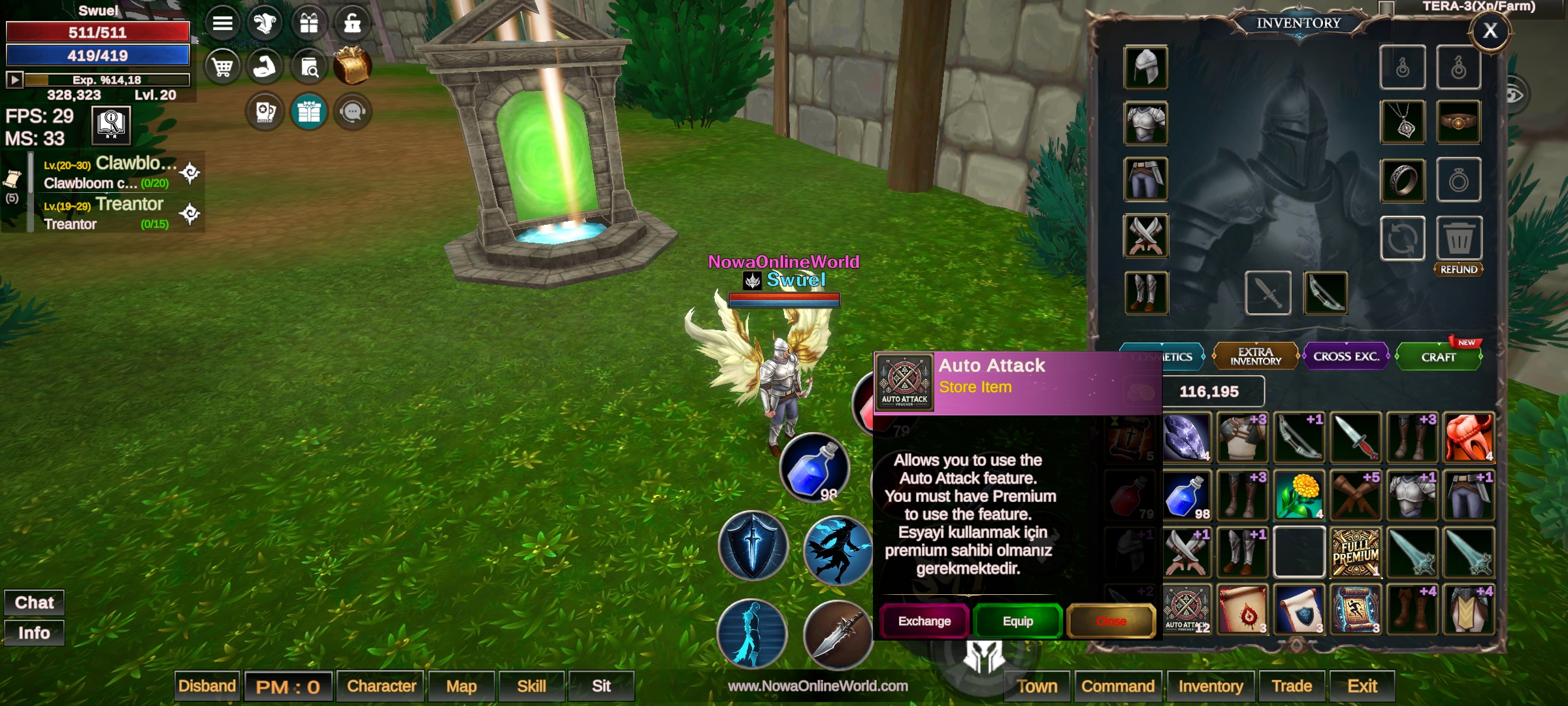Return to Town
Screen dimensions: 1568x706
click(1037, 686)
